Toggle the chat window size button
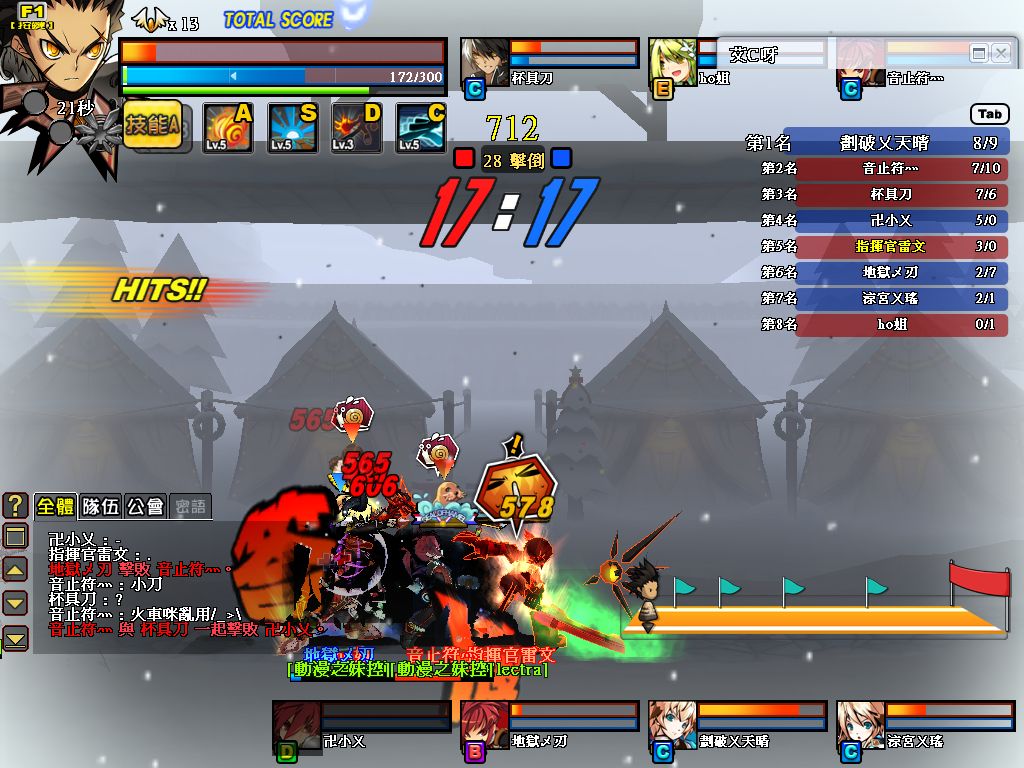 [x=15, y=537]
